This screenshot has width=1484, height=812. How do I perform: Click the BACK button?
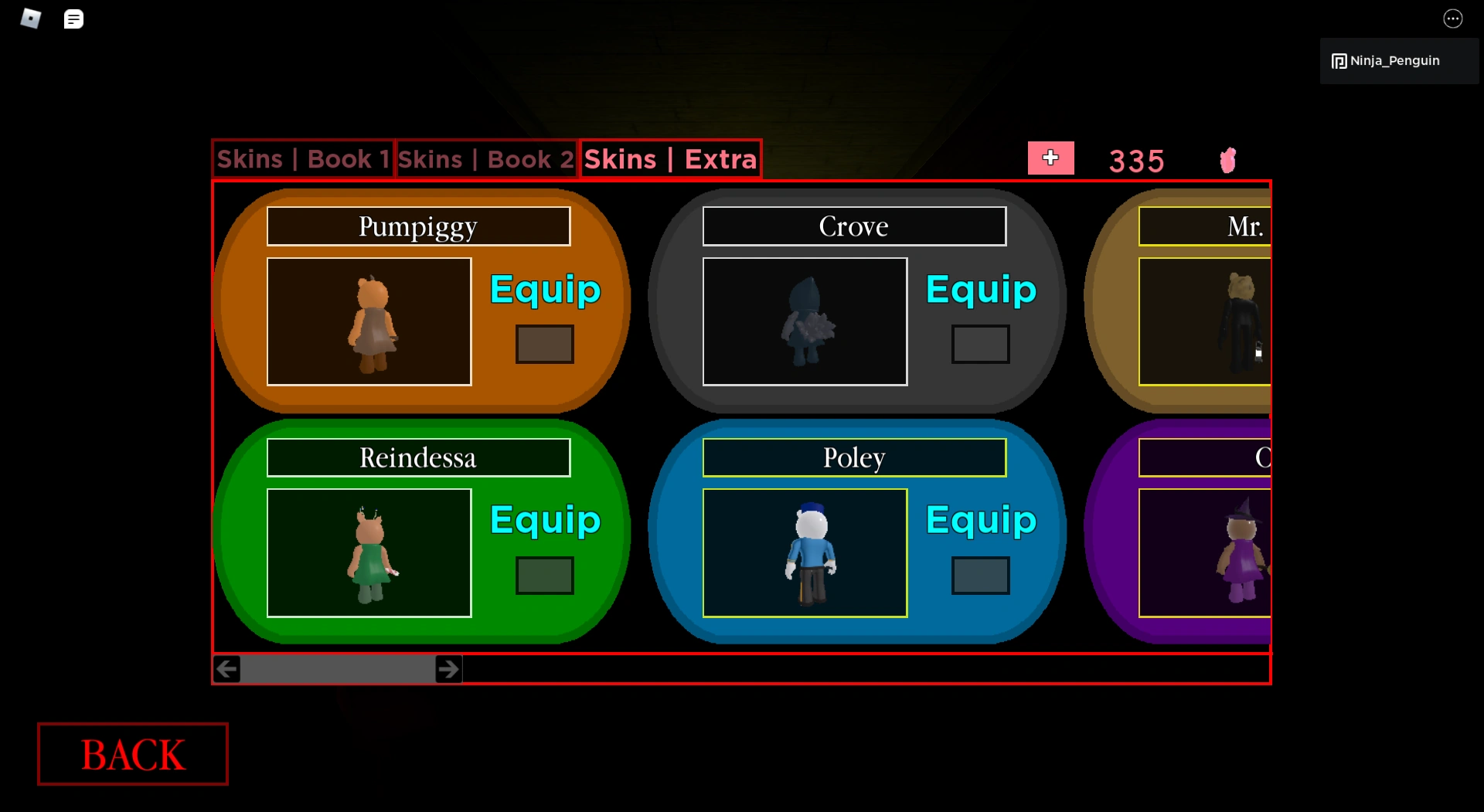[131, 755]
